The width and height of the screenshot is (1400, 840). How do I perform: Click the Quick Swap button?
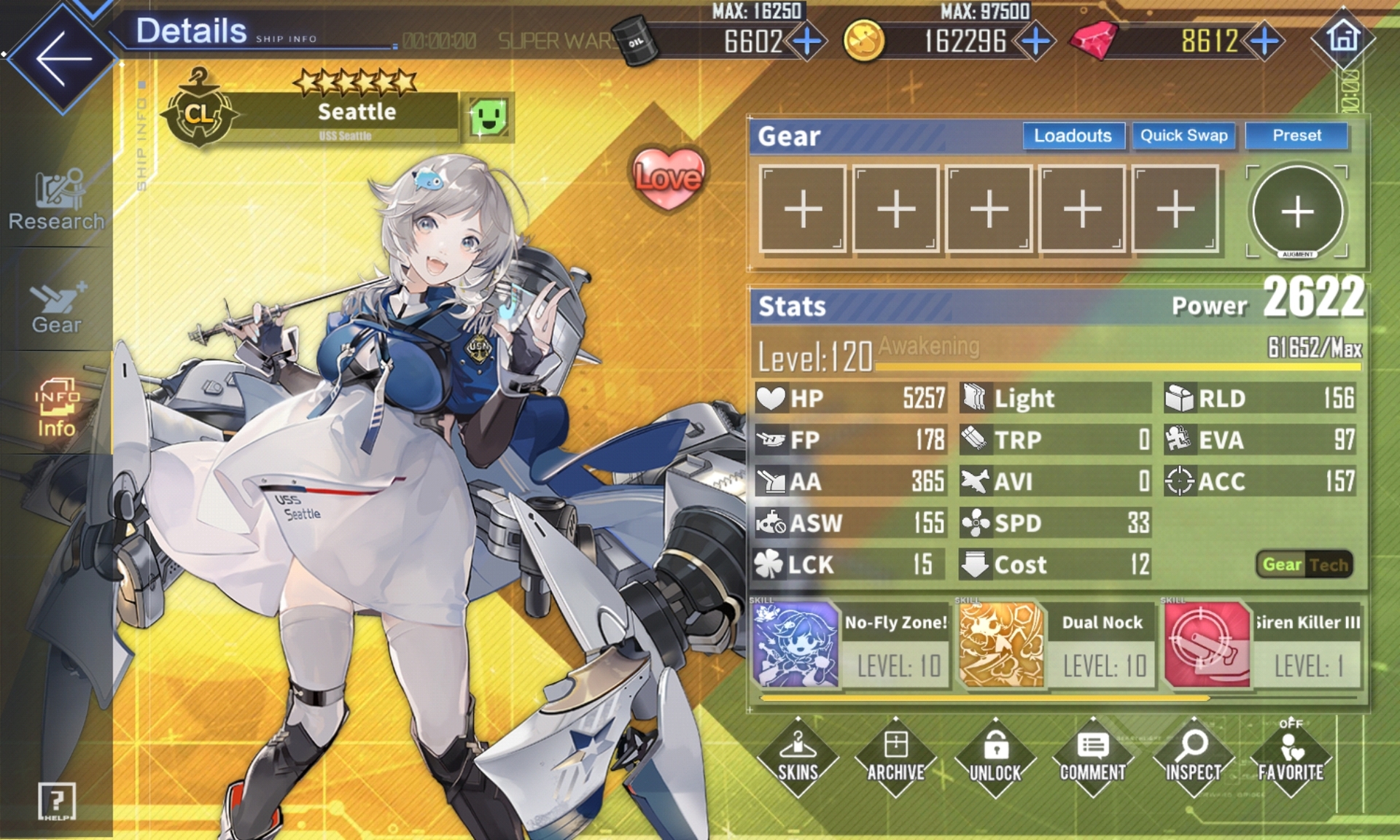(1183, 136)
